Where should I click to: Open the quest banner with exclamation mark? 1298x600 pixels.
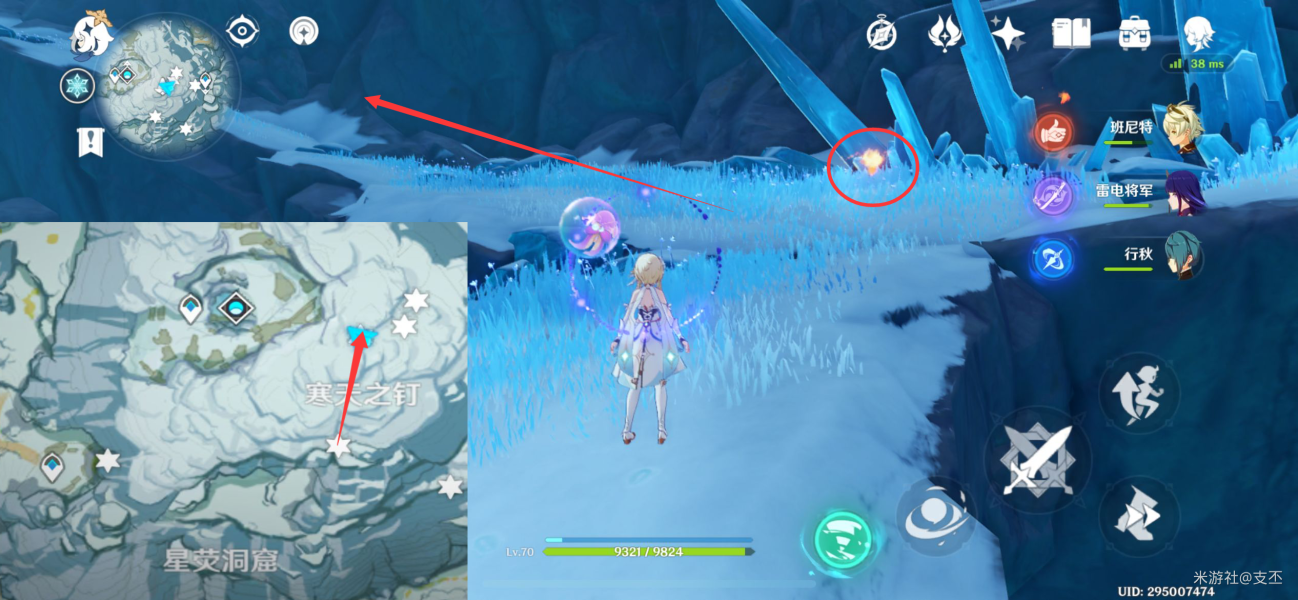tap(91, 142)
